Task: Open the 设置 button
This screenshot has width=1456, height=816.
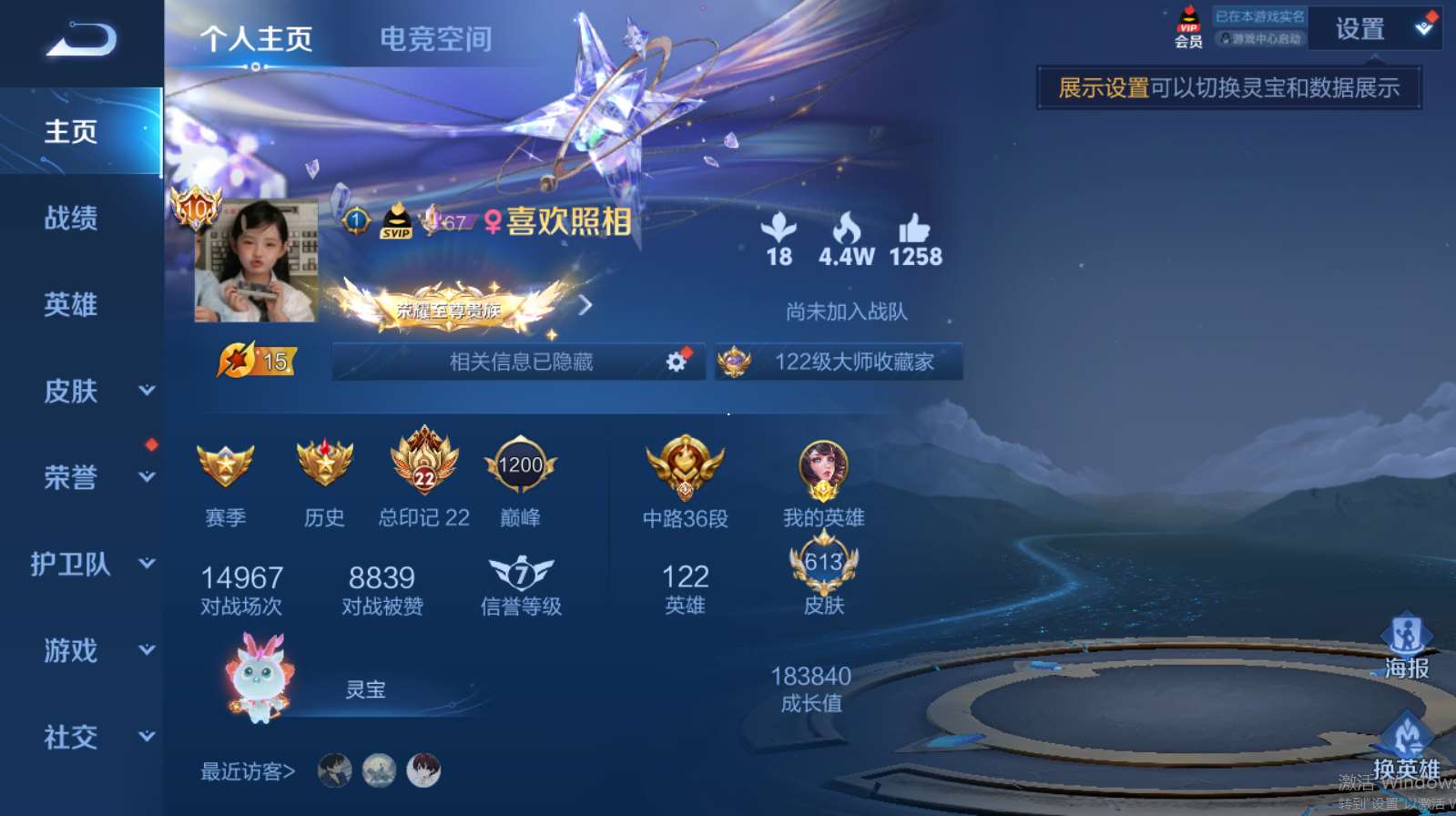Action: tap(1359, 30)
